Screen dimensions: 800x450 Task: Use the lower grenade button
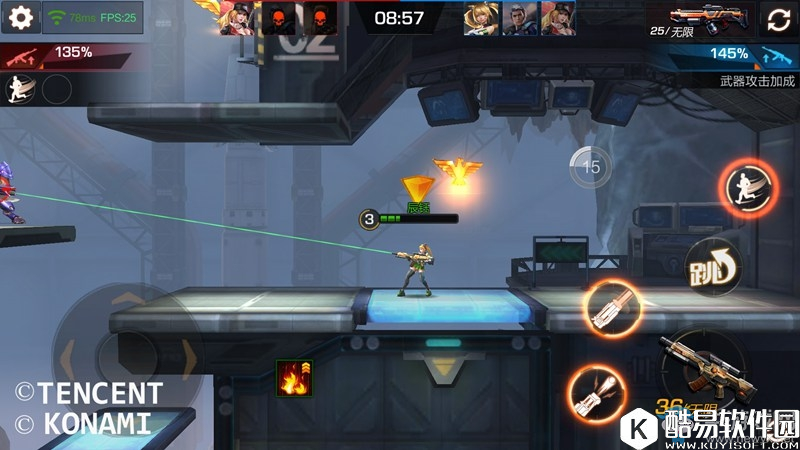pos(596,392)
